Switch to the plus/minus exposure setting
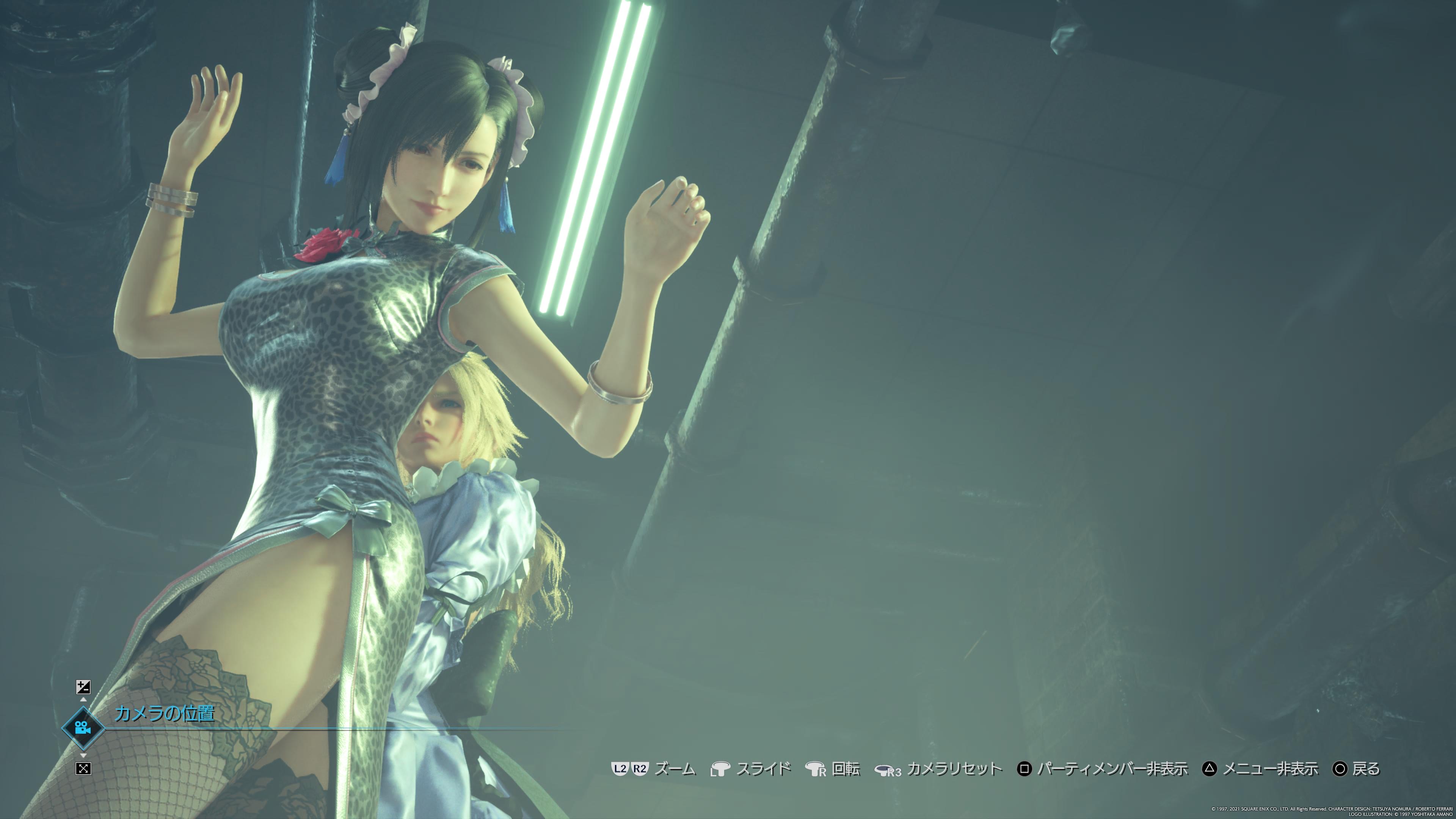1456x819 pixels. [83, 687]
